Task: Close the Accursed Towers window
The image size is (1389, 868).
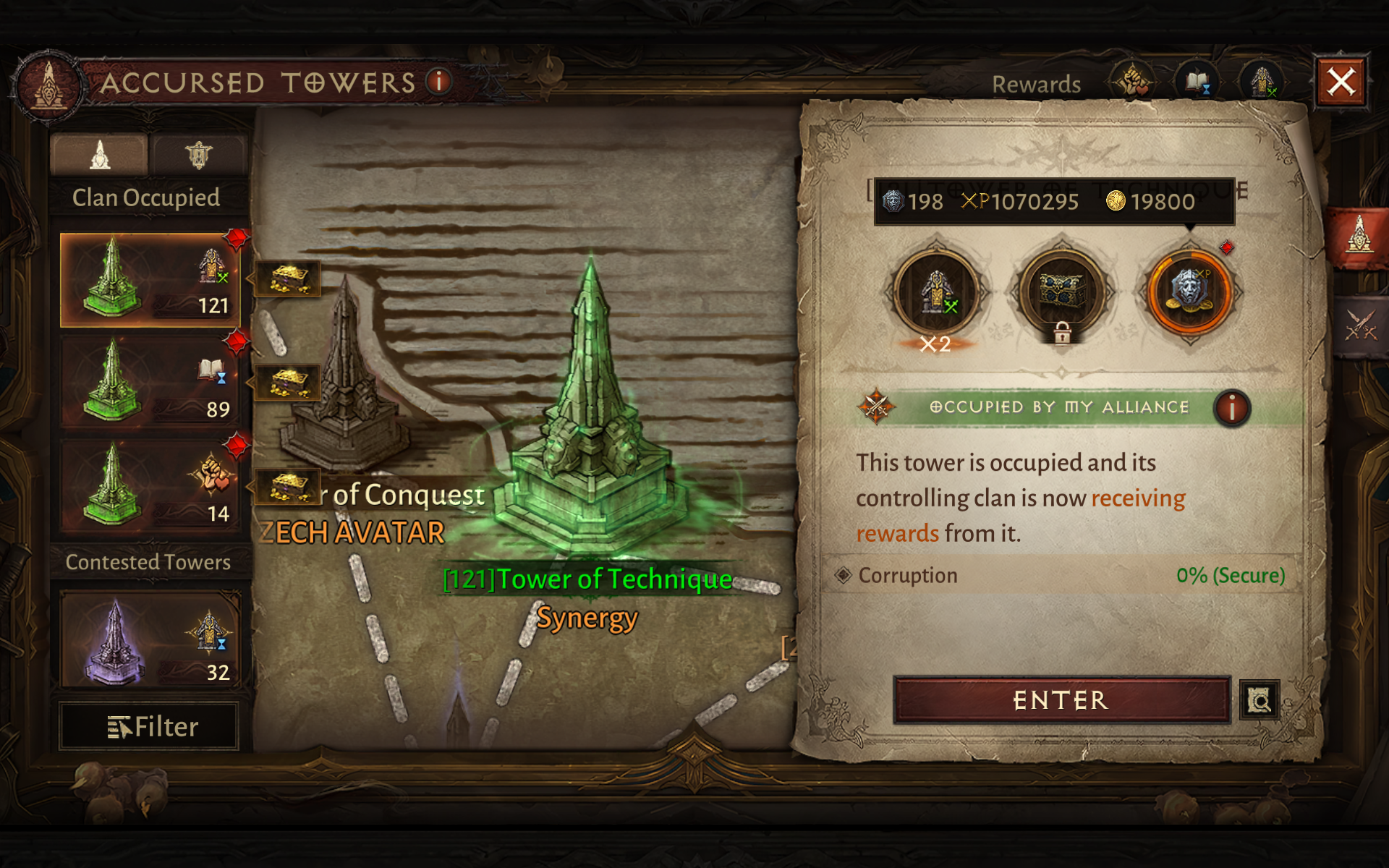Action: click(1341, 82)
